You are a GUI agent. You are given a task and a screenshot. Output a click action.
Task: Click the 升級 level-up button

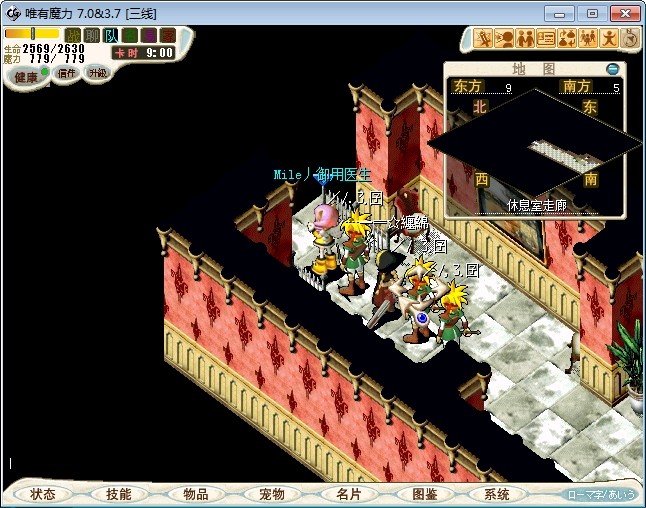coord(97,73)
